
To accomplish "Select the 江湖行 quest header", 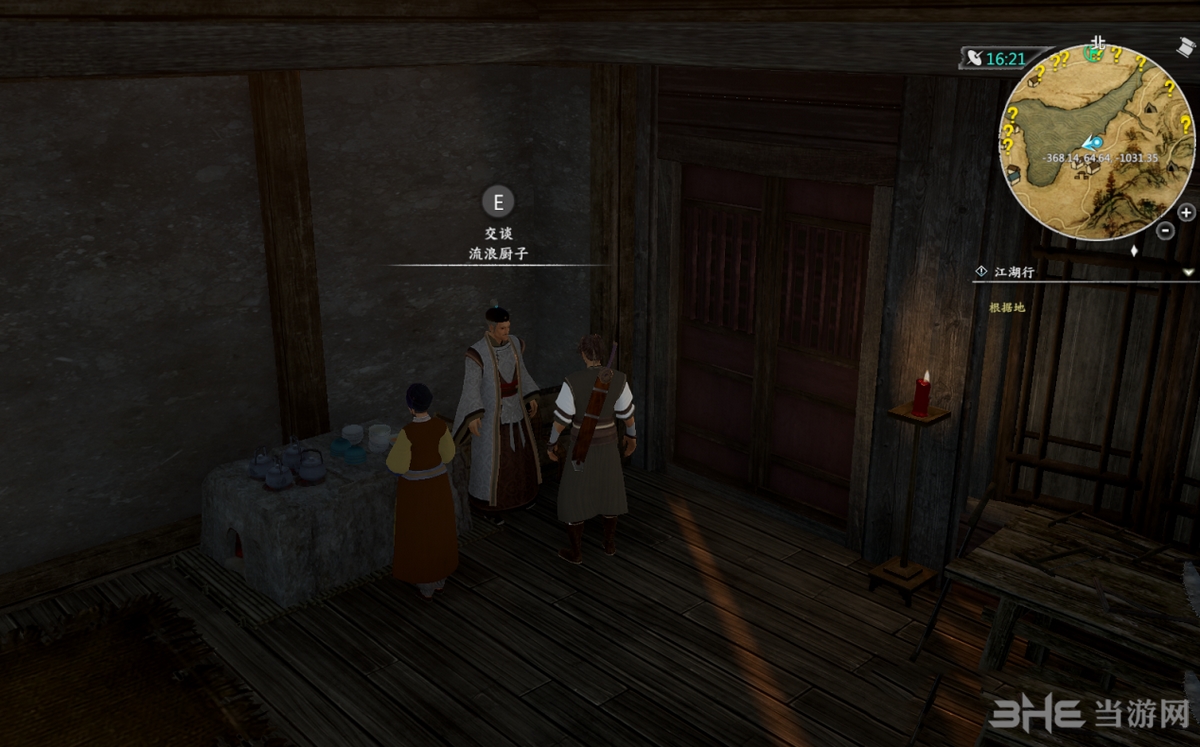I will 1014,272.
